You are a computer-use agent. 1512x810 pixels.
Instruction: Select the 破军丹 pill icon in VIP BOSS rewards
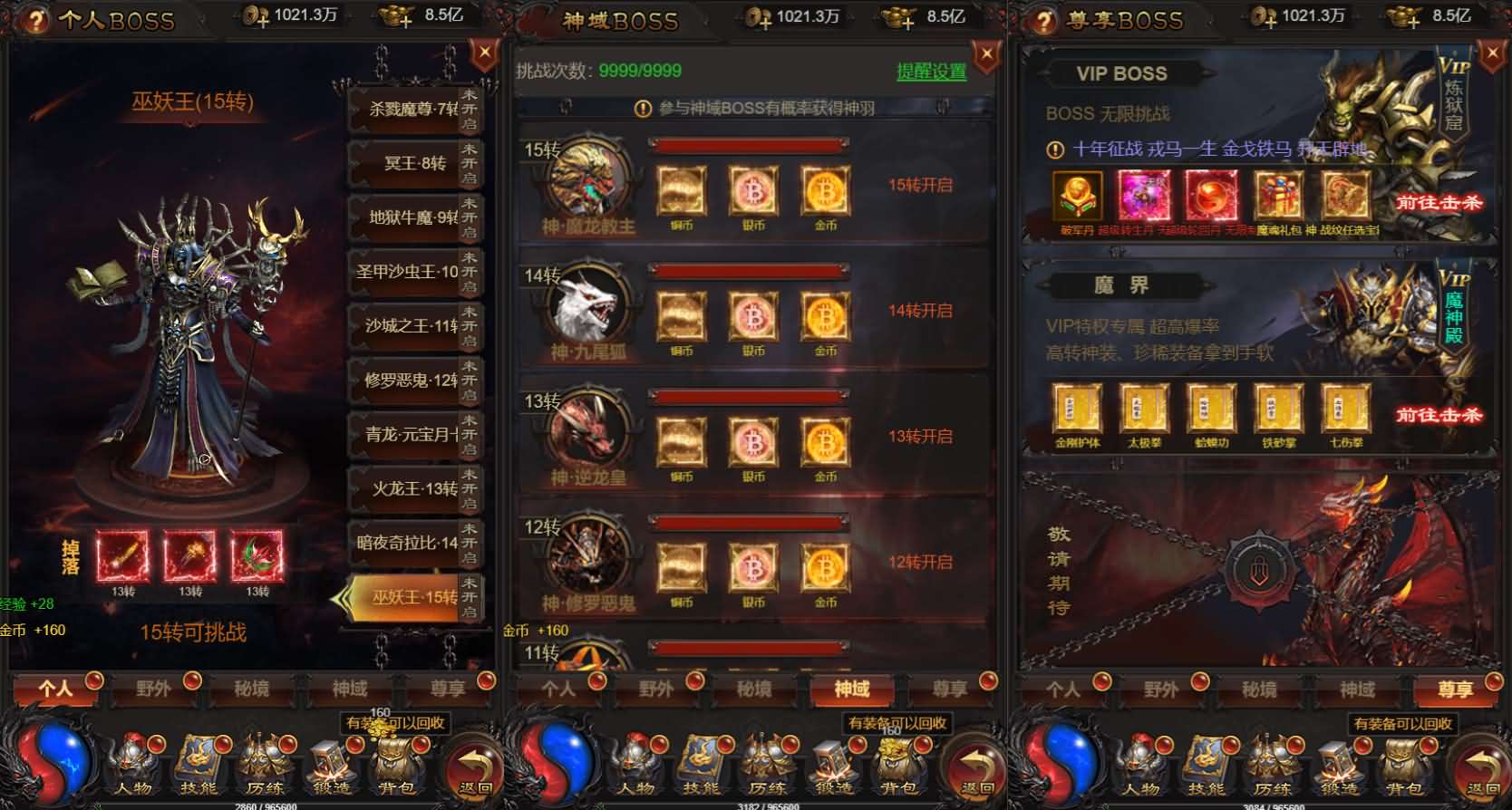click(x=1077, y=195)
